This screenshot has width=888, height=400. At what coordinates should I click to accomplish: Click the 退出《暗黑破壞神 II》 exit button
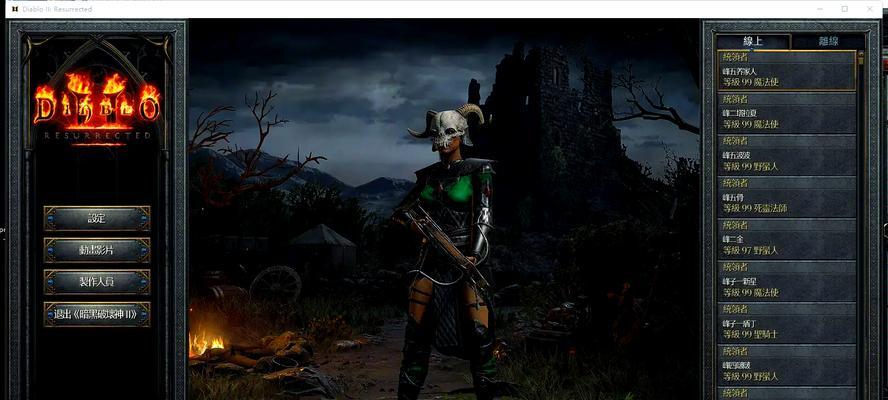97,314
